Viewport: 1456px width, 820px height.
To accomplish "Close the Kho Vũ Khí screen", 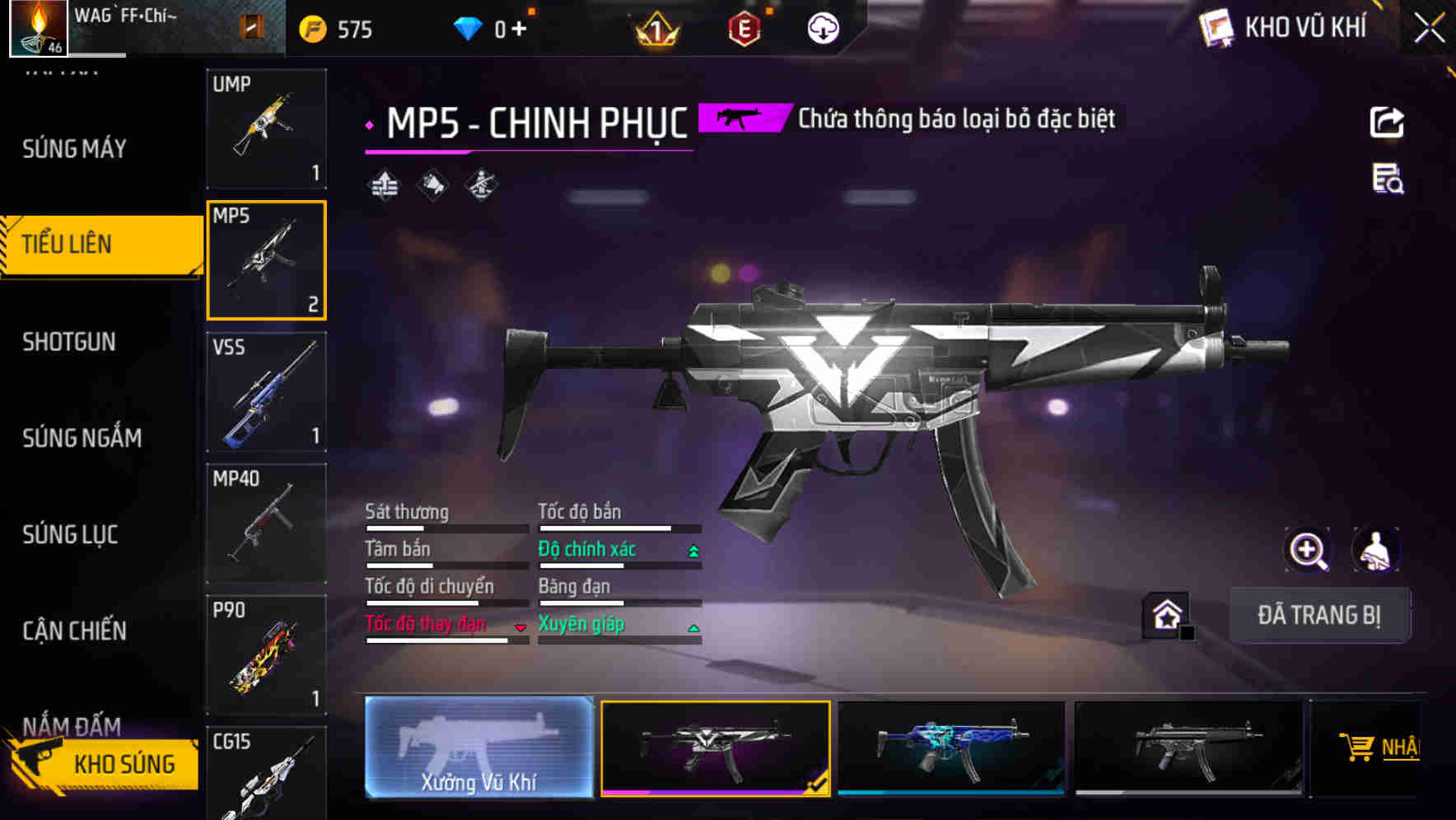I will [1429, 29].
